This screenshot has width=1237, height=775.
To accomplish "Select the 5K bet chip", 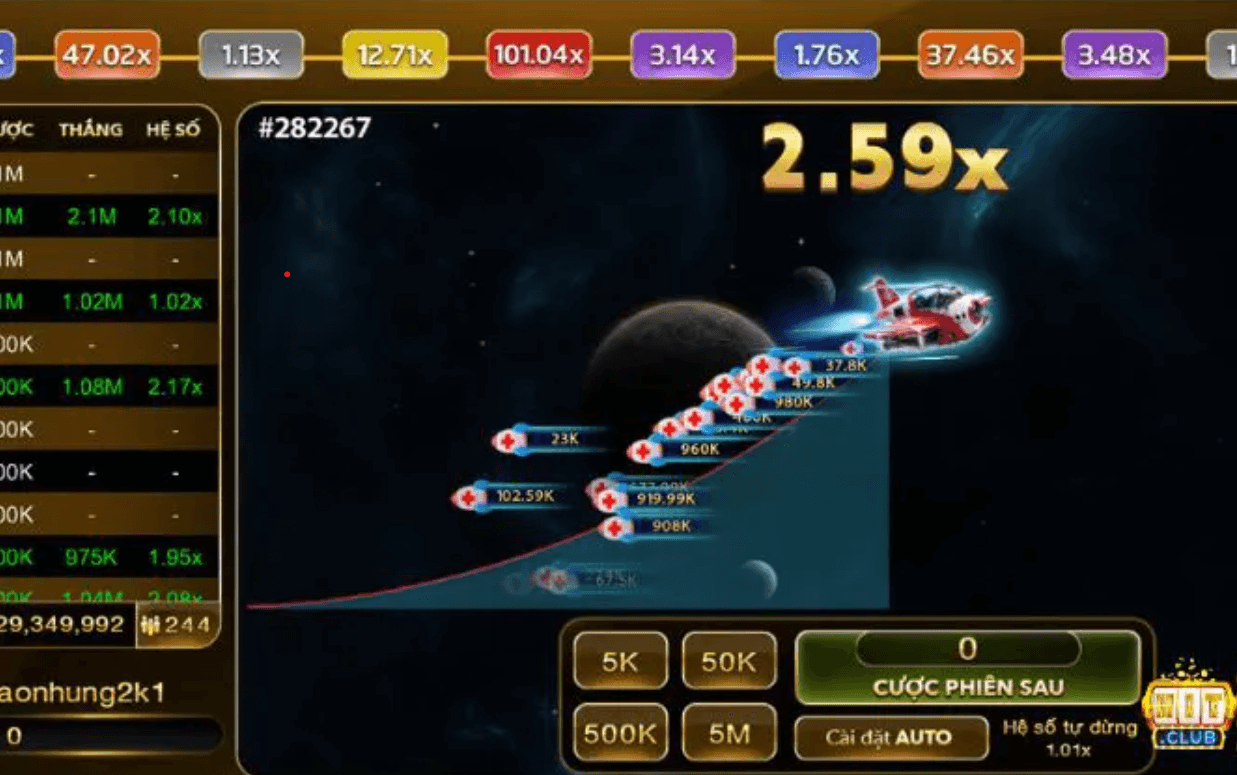I will pyautogui.click(x=620, y=661).
